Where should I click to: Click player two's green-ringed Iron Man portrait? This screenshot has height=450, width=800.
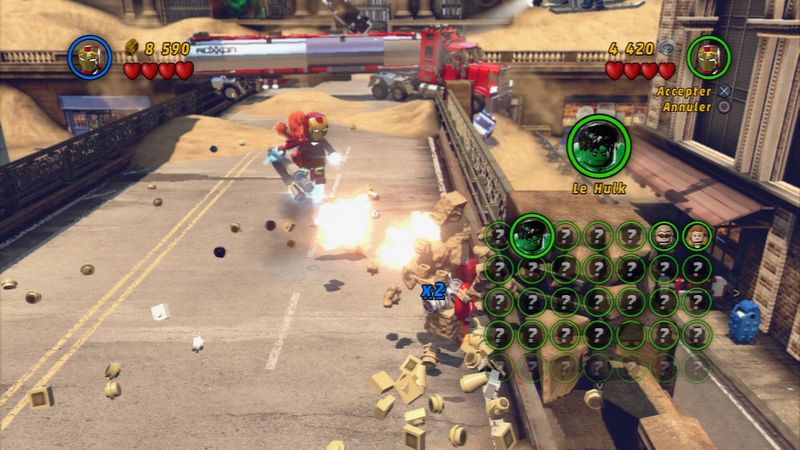[708, 57]
